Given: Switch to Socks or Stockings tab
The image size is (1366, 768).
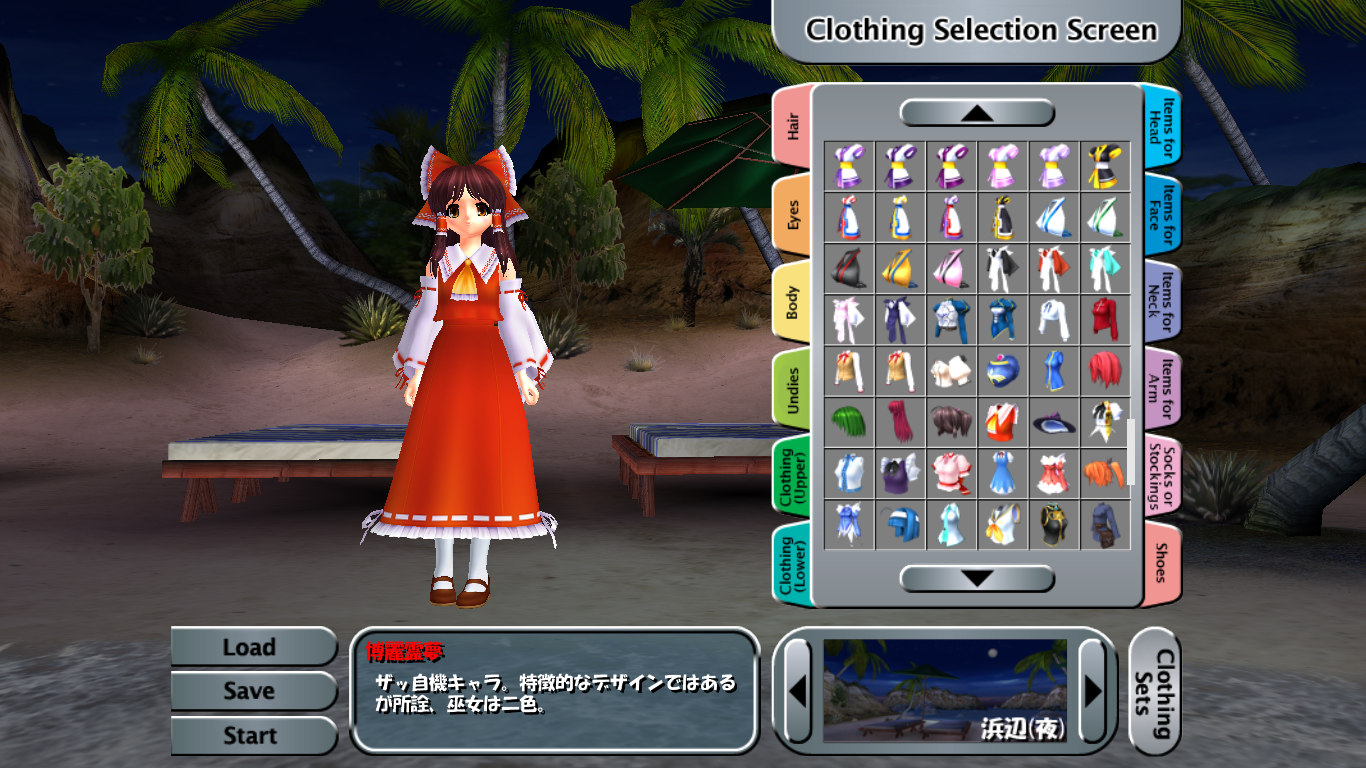Looking at the screenshot, I should [1160, 476].
